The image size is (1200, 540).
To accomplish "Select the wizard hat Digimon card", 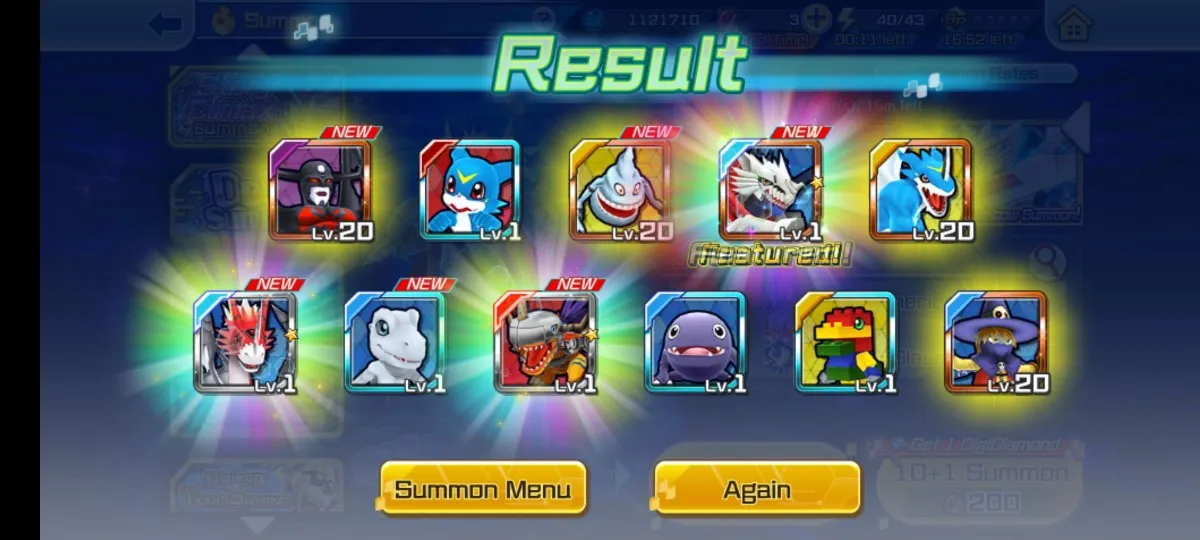I will 995,342.
